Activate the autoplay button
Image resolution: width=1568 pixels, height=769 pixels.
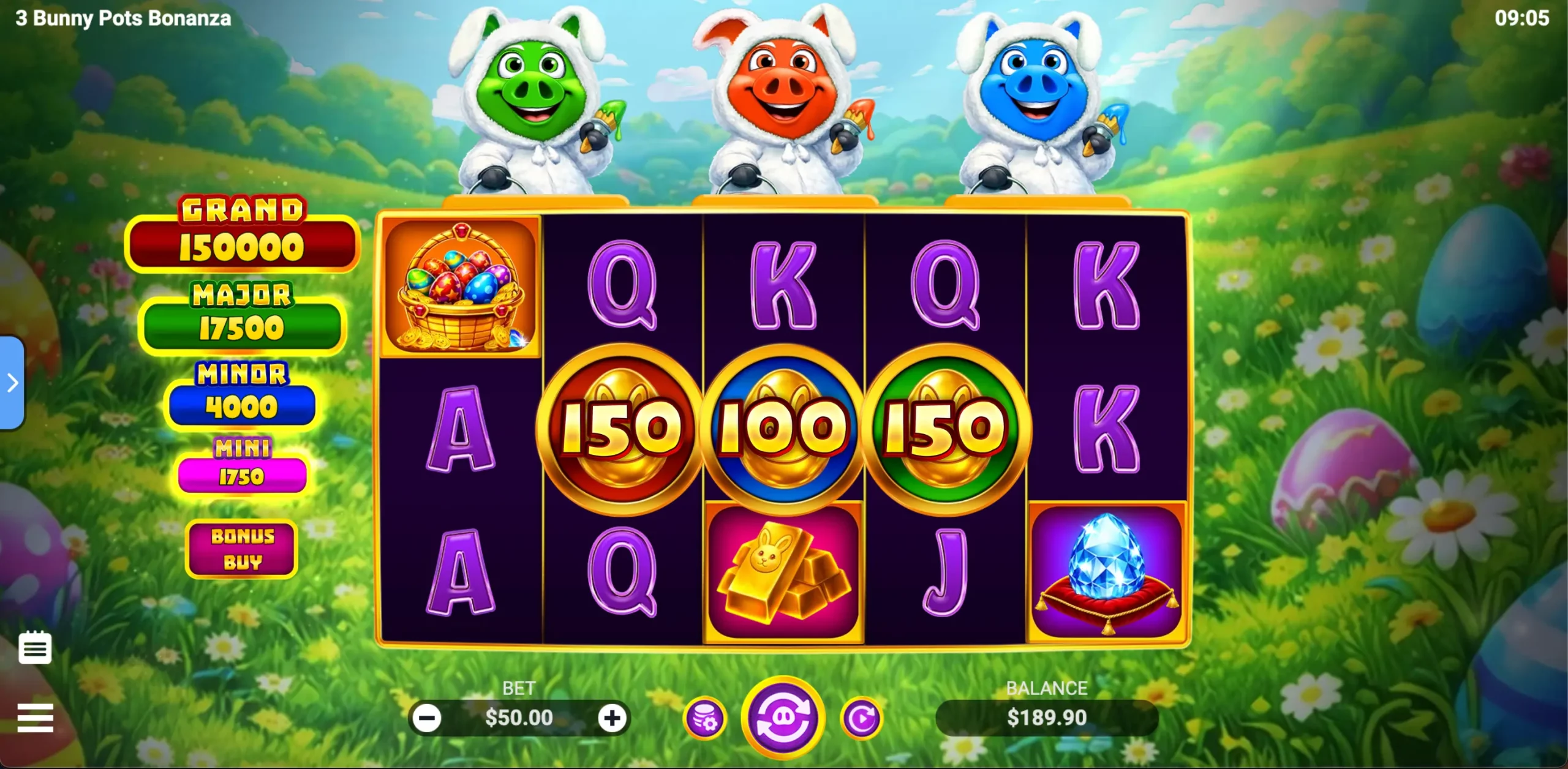[x=862, y=718]
